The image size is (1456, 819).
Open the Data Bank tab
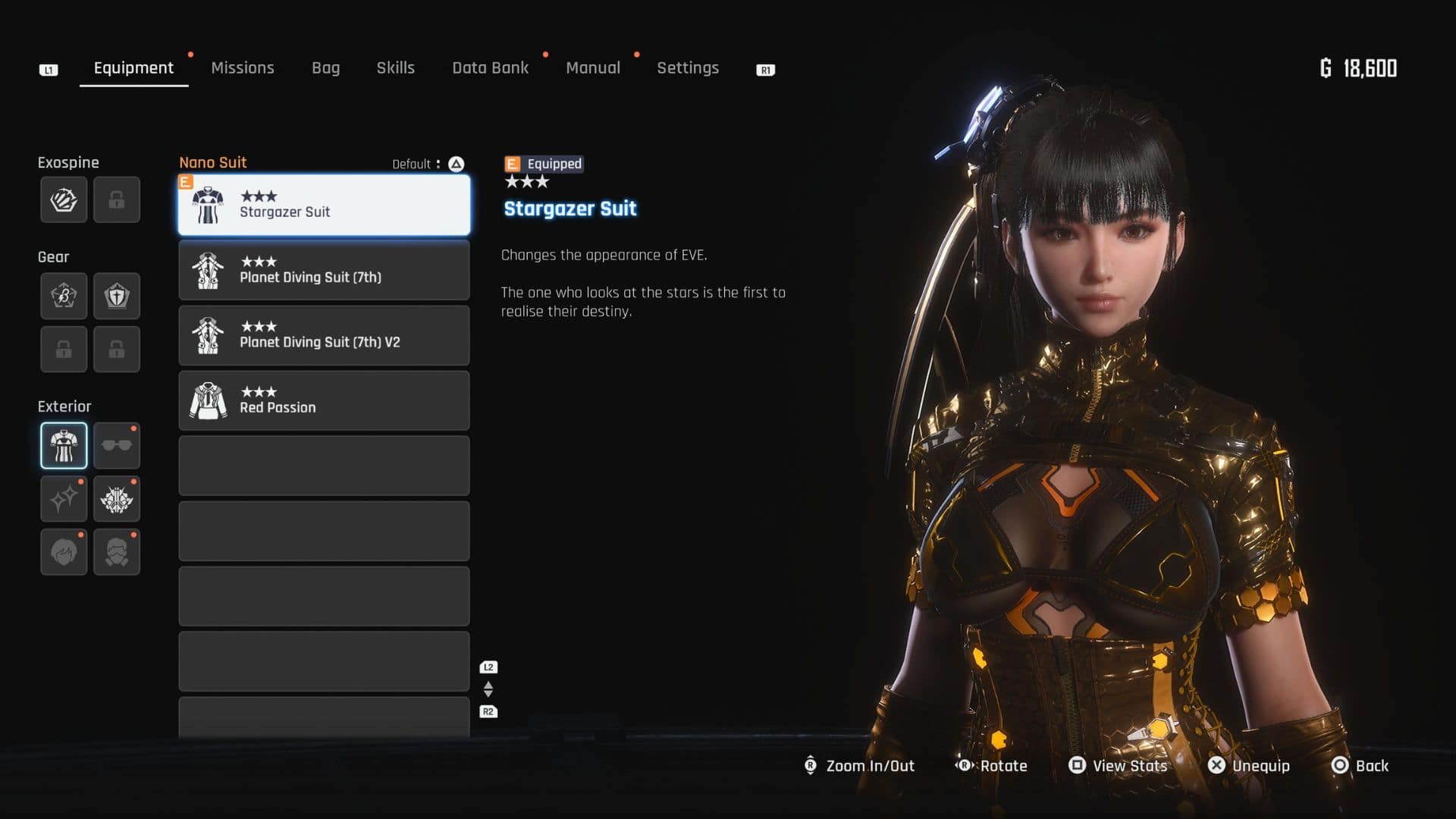pyautogui.click(x=490, y=68)
